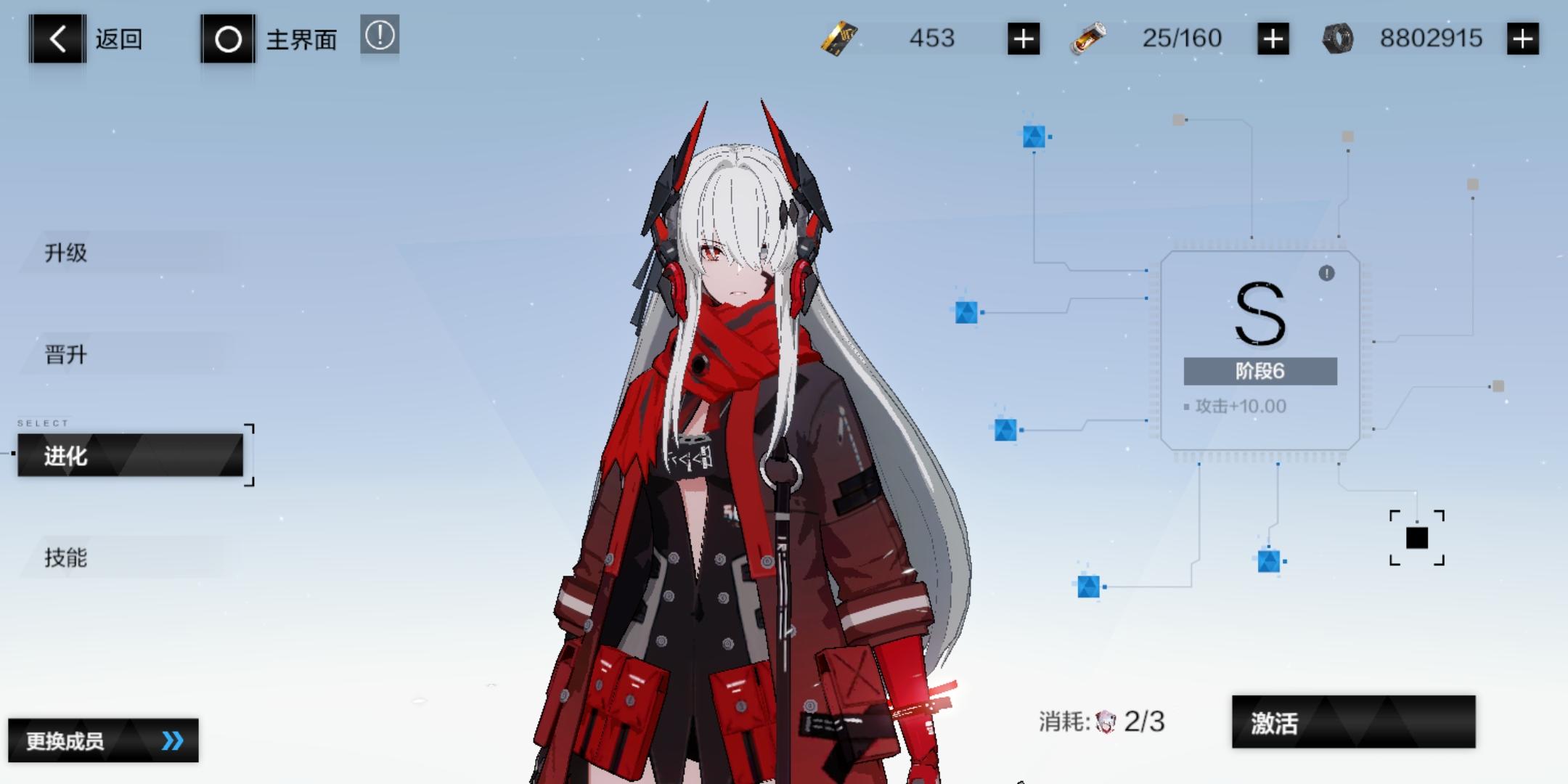Click 返回 to go back
Screen dimensions: 1568x784
(87, 38)
